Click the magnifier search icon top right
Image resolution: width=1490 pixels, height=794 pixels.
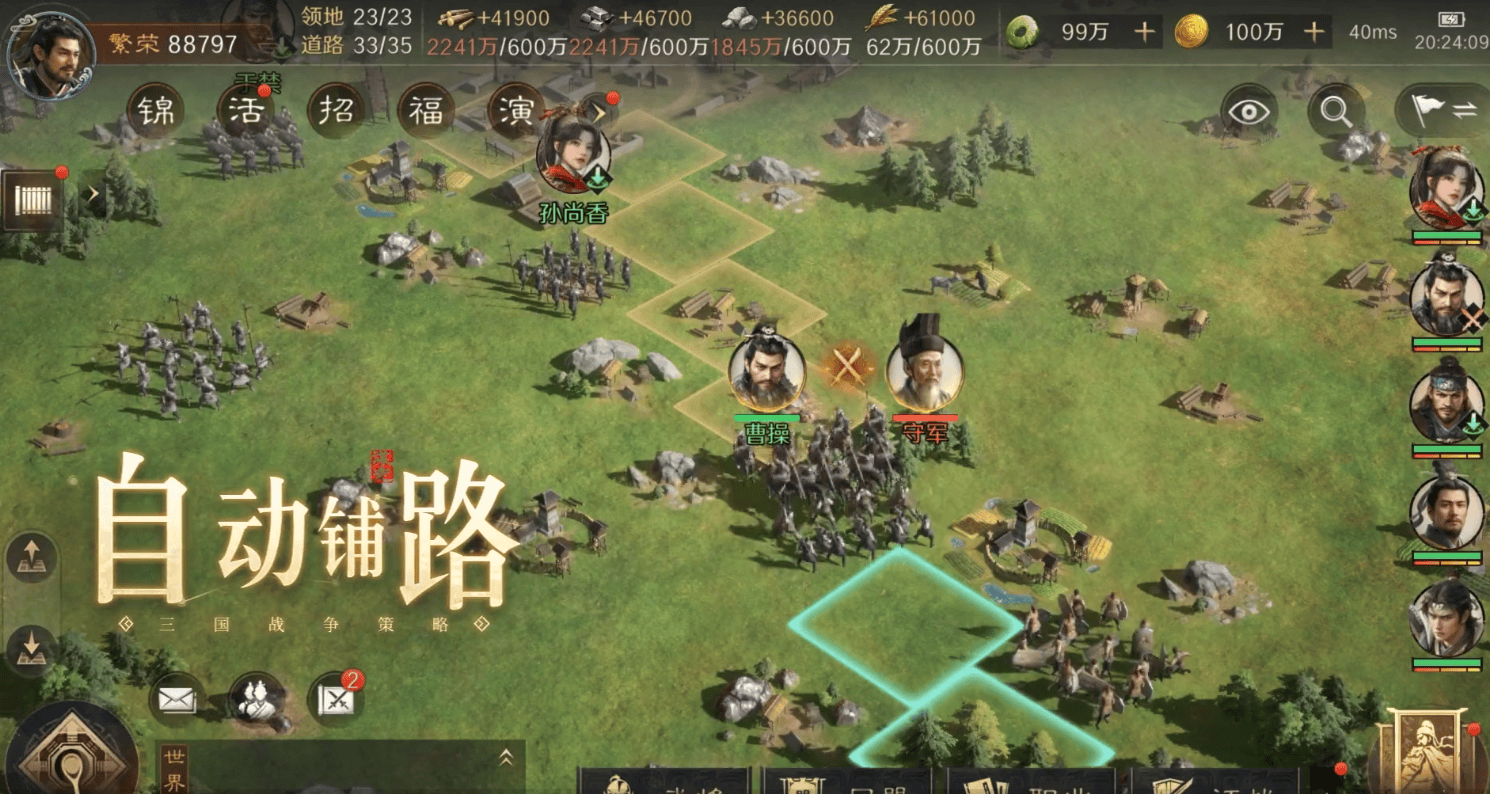click(1336, 113)
